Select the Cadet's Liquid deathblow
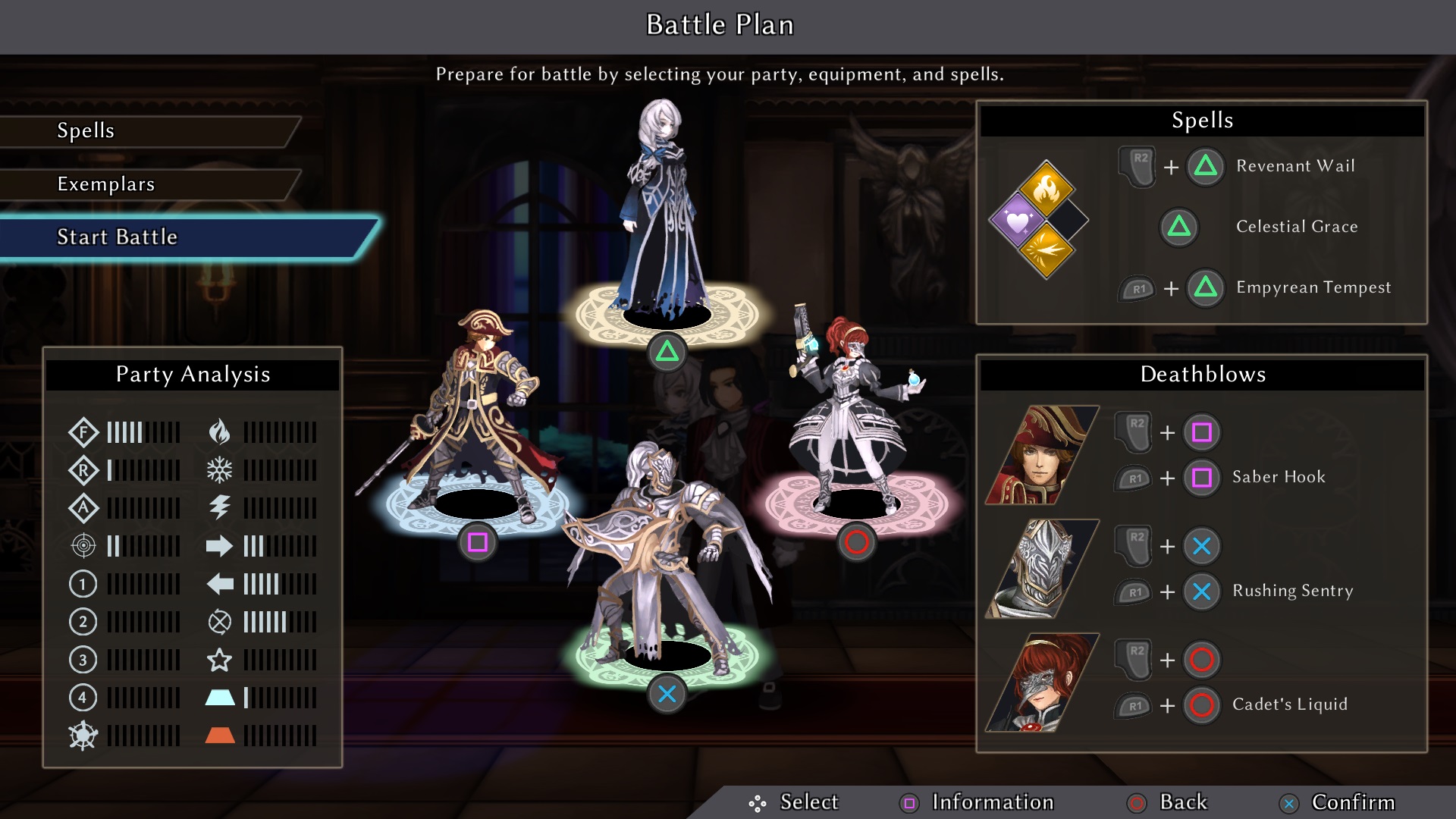The image size is (1456, 819). [x=1289, y=704]
